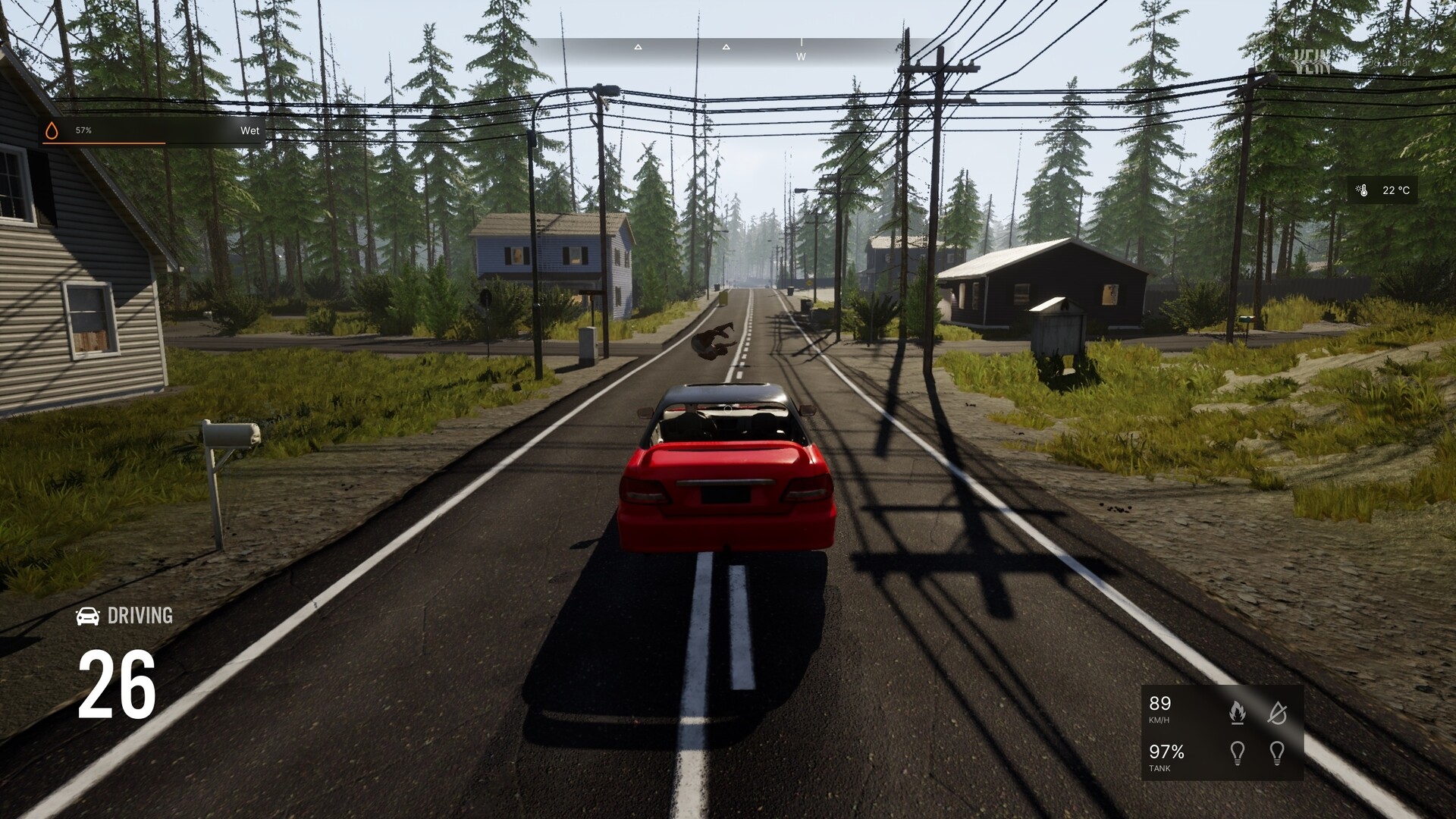Toggle the left headlight bulb icon
The width and height of the screenshot is (1456, 819).
click(1237, 753)
